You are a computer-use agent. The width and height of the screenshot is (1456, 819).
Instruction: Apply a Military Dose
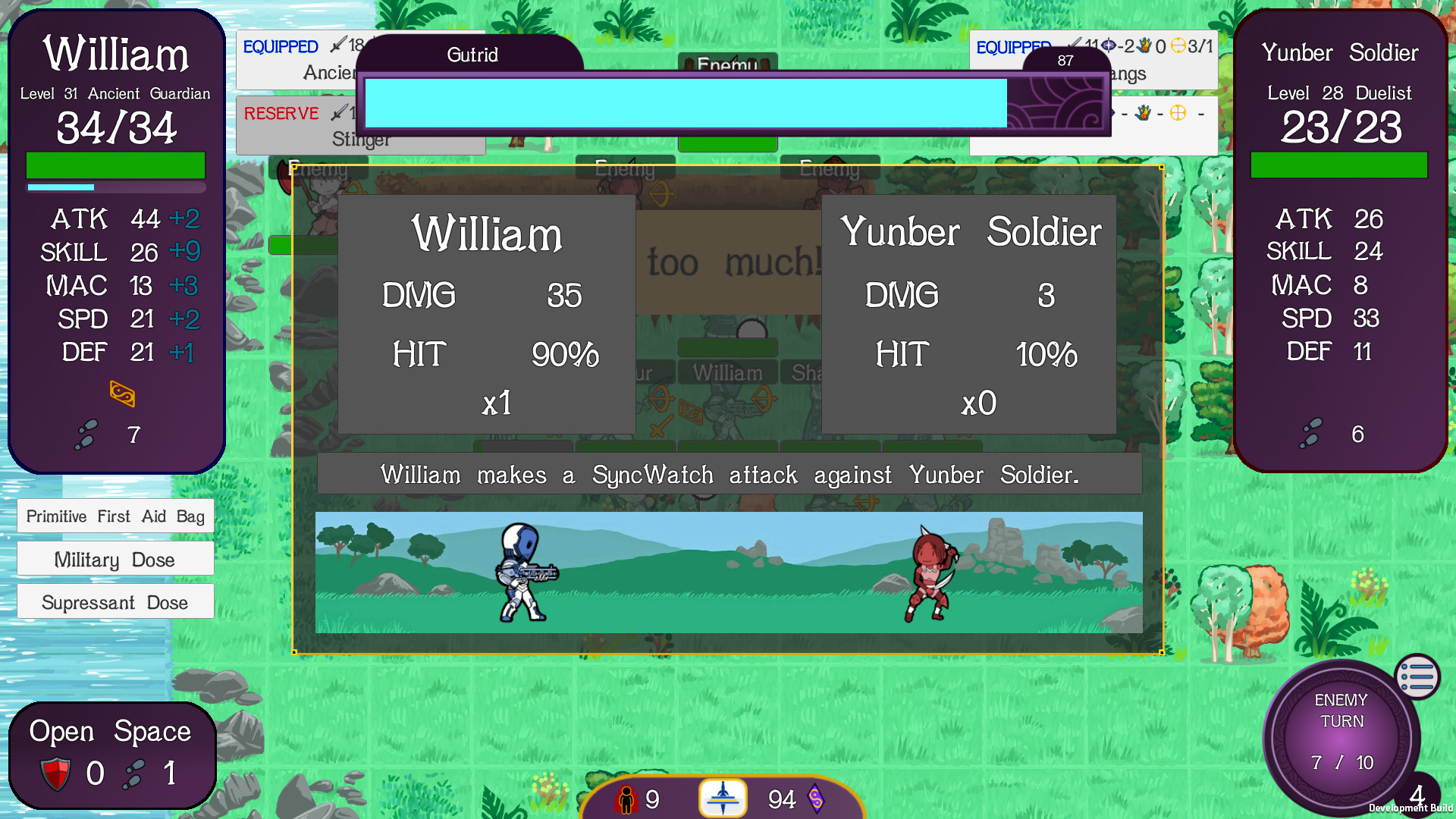115,559
